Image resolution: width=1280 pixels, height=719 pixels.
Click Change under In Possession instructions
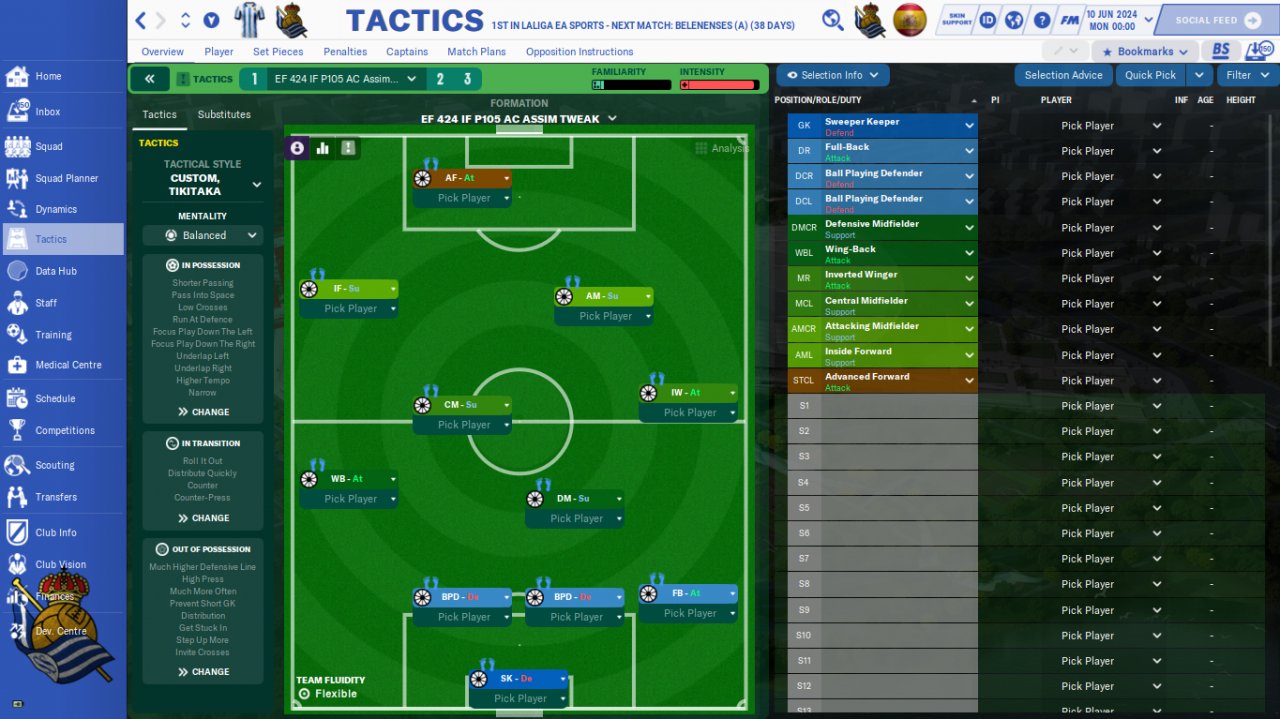(203, 412)
